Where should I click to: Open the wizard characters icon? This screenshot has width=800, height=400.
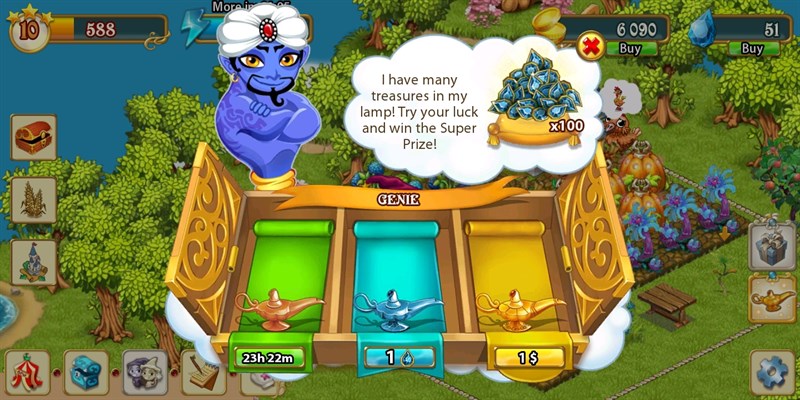[x=145, y=372]
